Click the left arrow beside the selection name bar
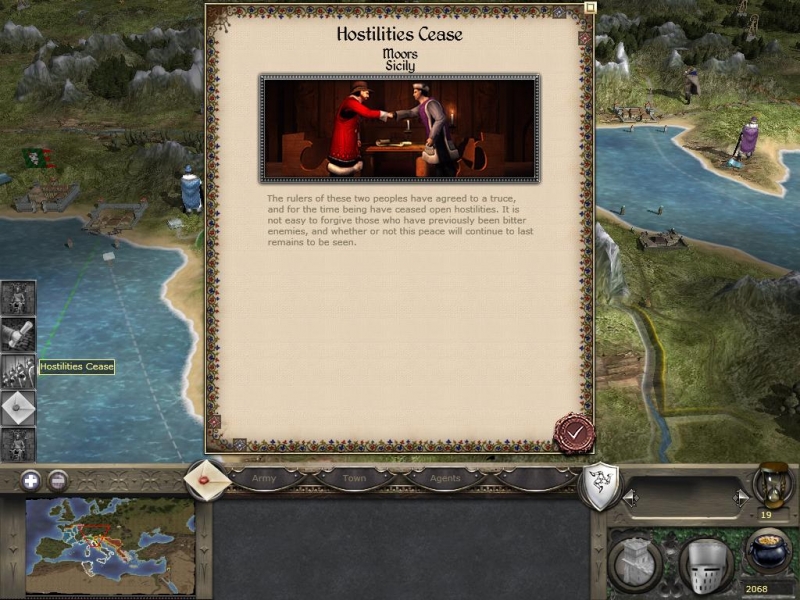Image resolution: width=800 pixels, height=600 pixels. (630, 497)
